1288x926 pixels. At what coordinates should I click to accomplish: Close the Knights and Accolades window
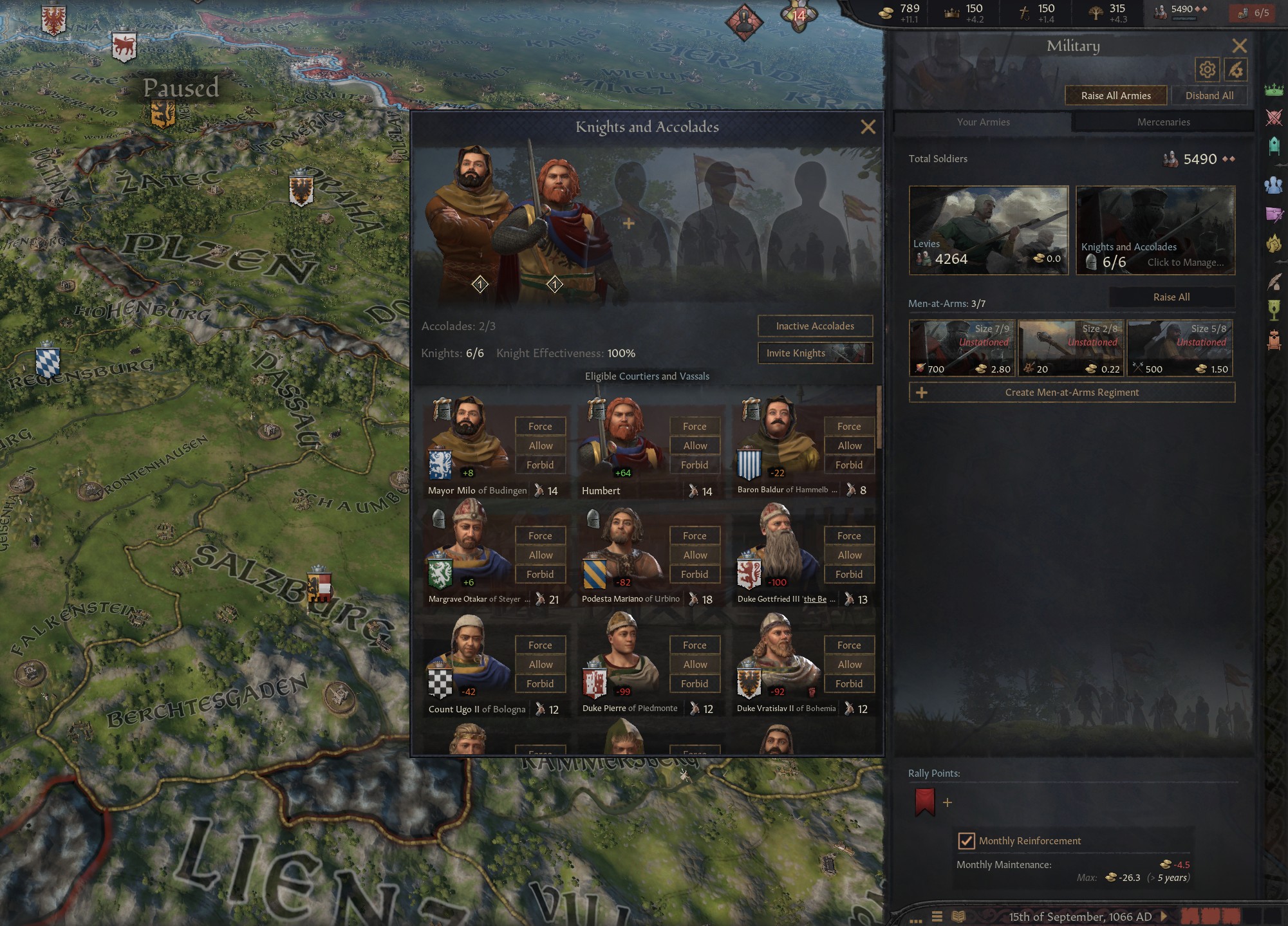pyautogui.click(x=868, y=127)
